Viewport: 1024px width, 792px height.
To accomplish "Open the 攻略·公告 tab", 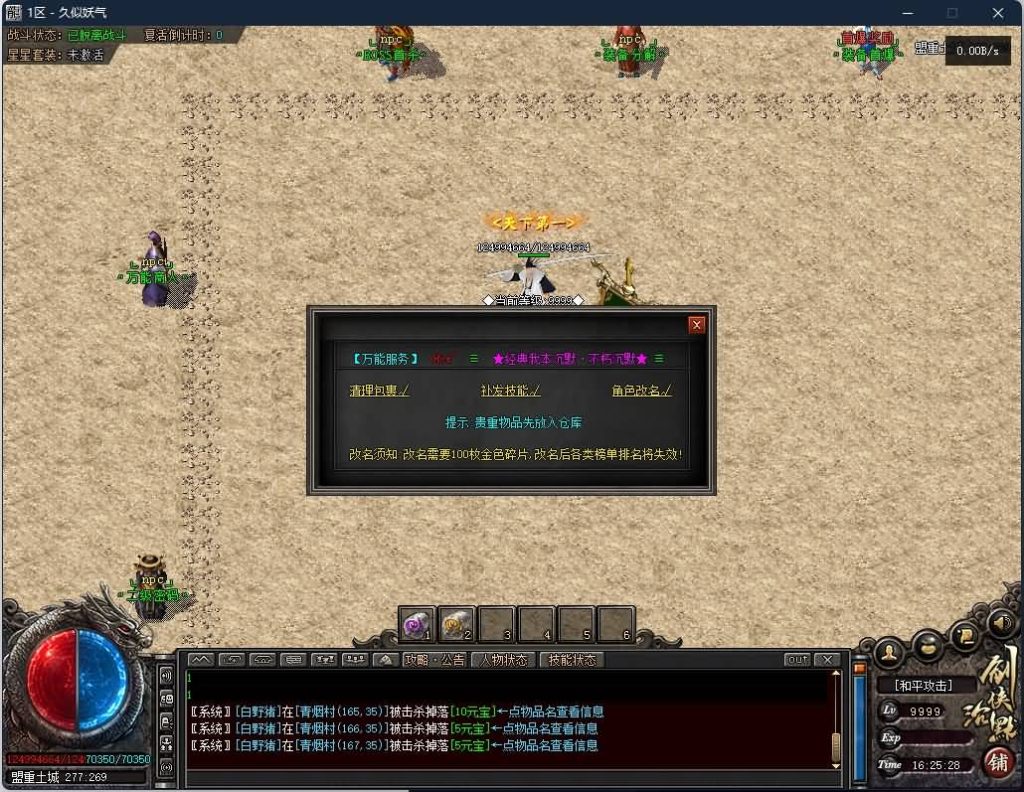I will click(x=434, y=660).
